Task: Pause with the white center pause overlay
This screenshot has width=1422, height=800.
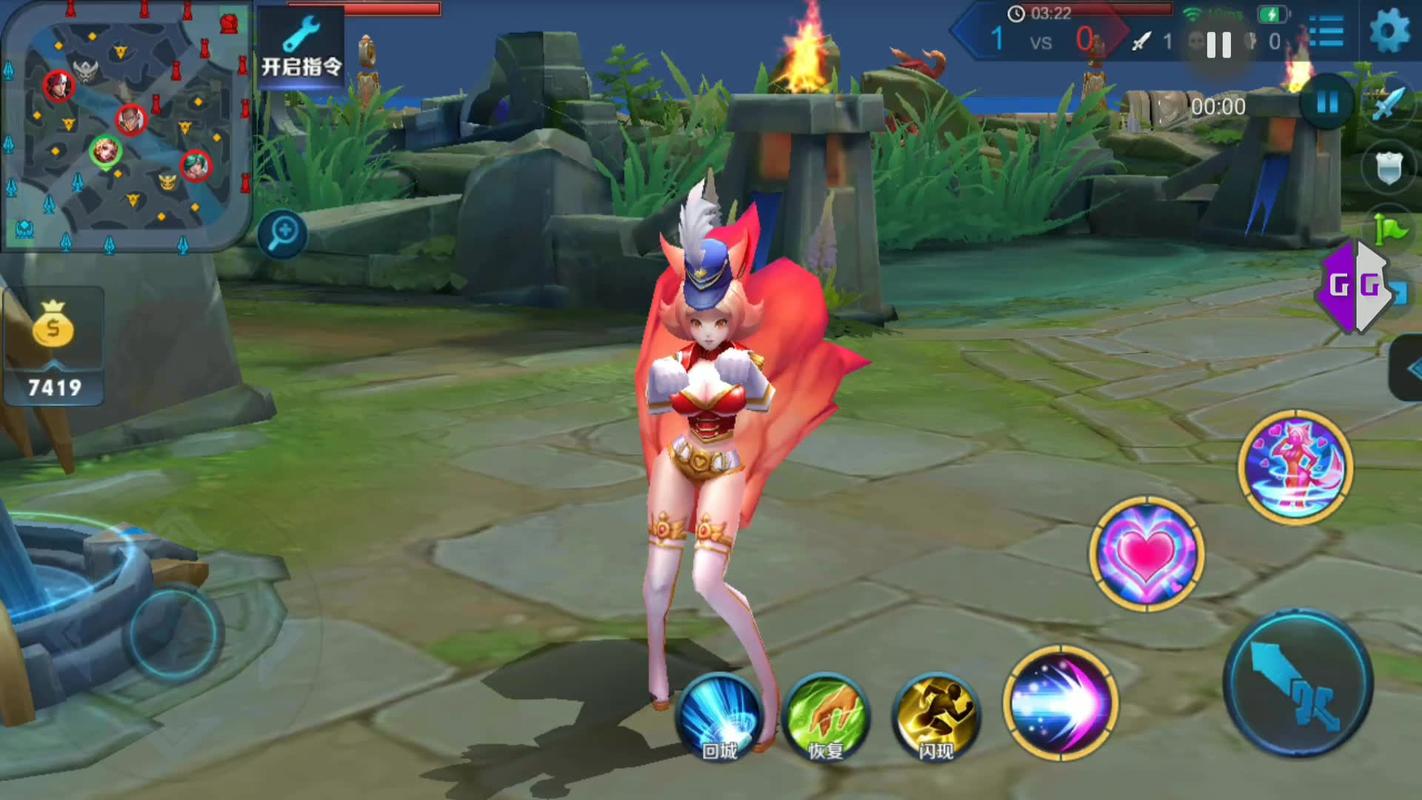Action: [x=1218, y=44]
